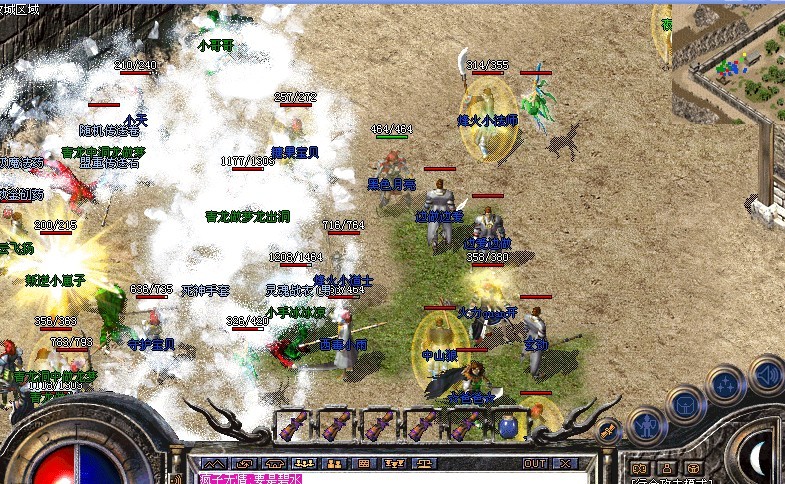Use the blue potion jar in the belt
The width and height of the screenshot is (785, 484).
507,427
